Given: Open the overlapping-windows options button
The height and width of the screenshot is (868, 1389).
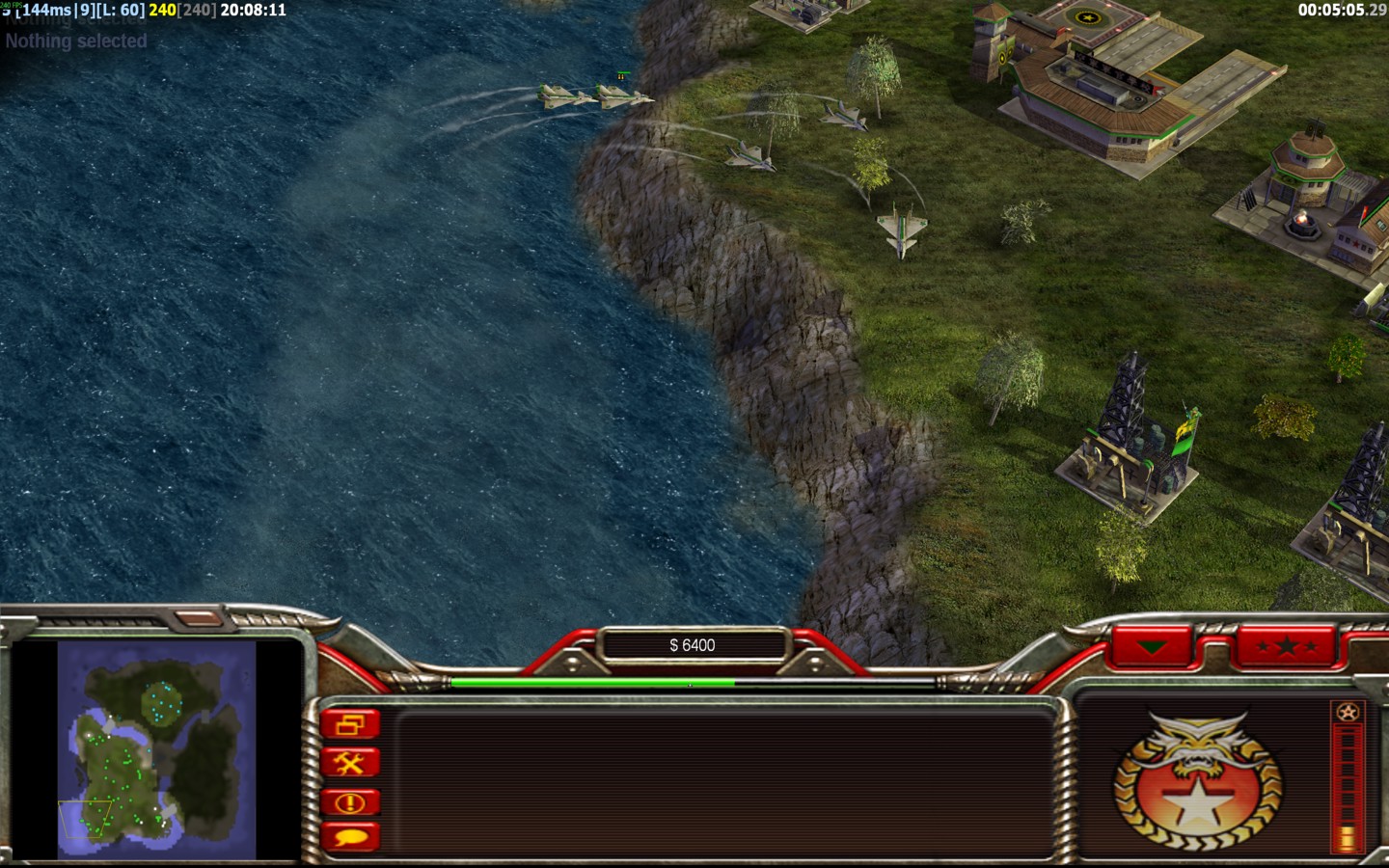Looking at the screenshot, I should click(x=350, y=724).
